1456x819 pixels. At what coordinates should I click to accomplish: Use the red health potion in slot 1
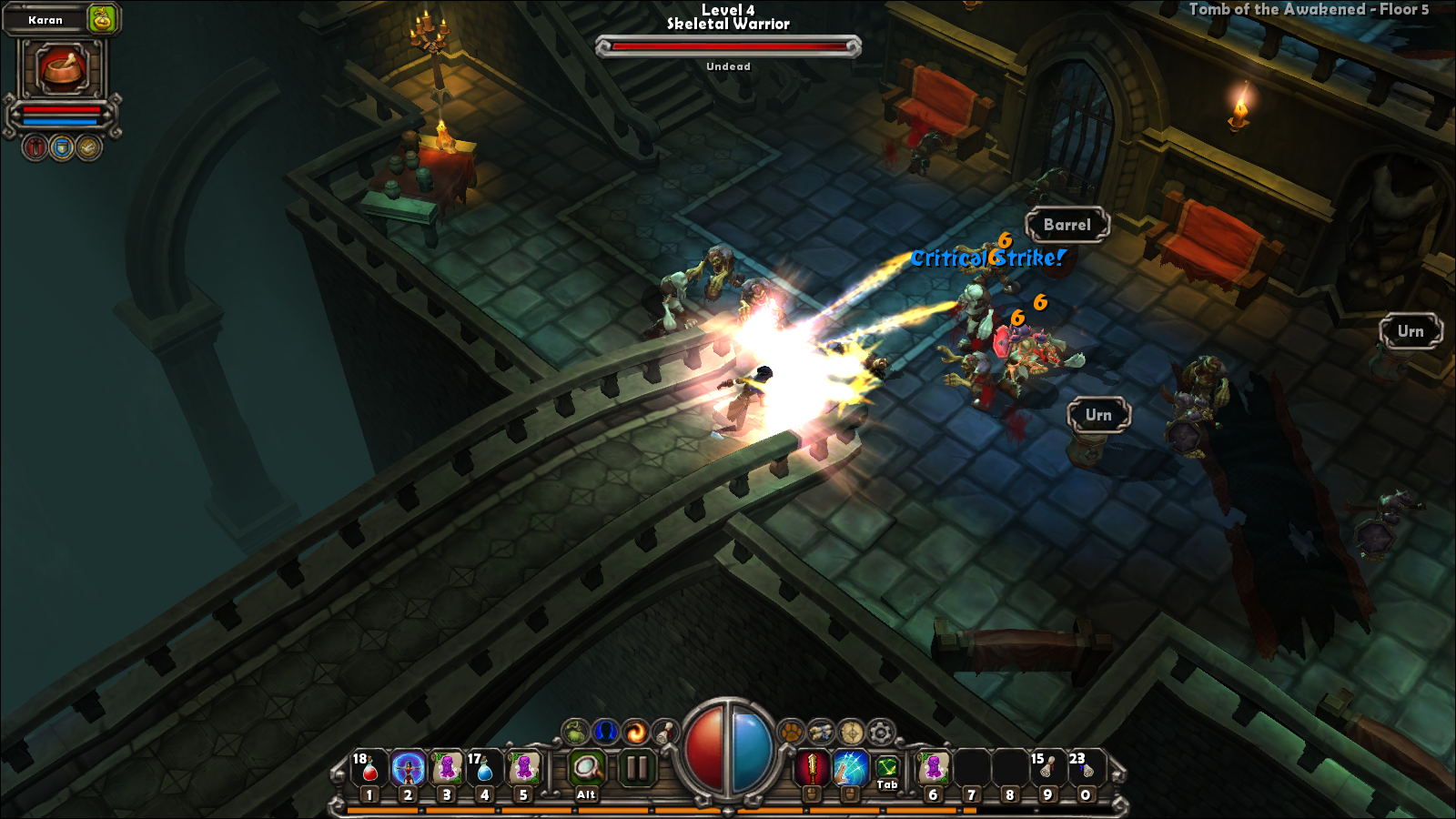pyautogui.click(x=369, y=769)
